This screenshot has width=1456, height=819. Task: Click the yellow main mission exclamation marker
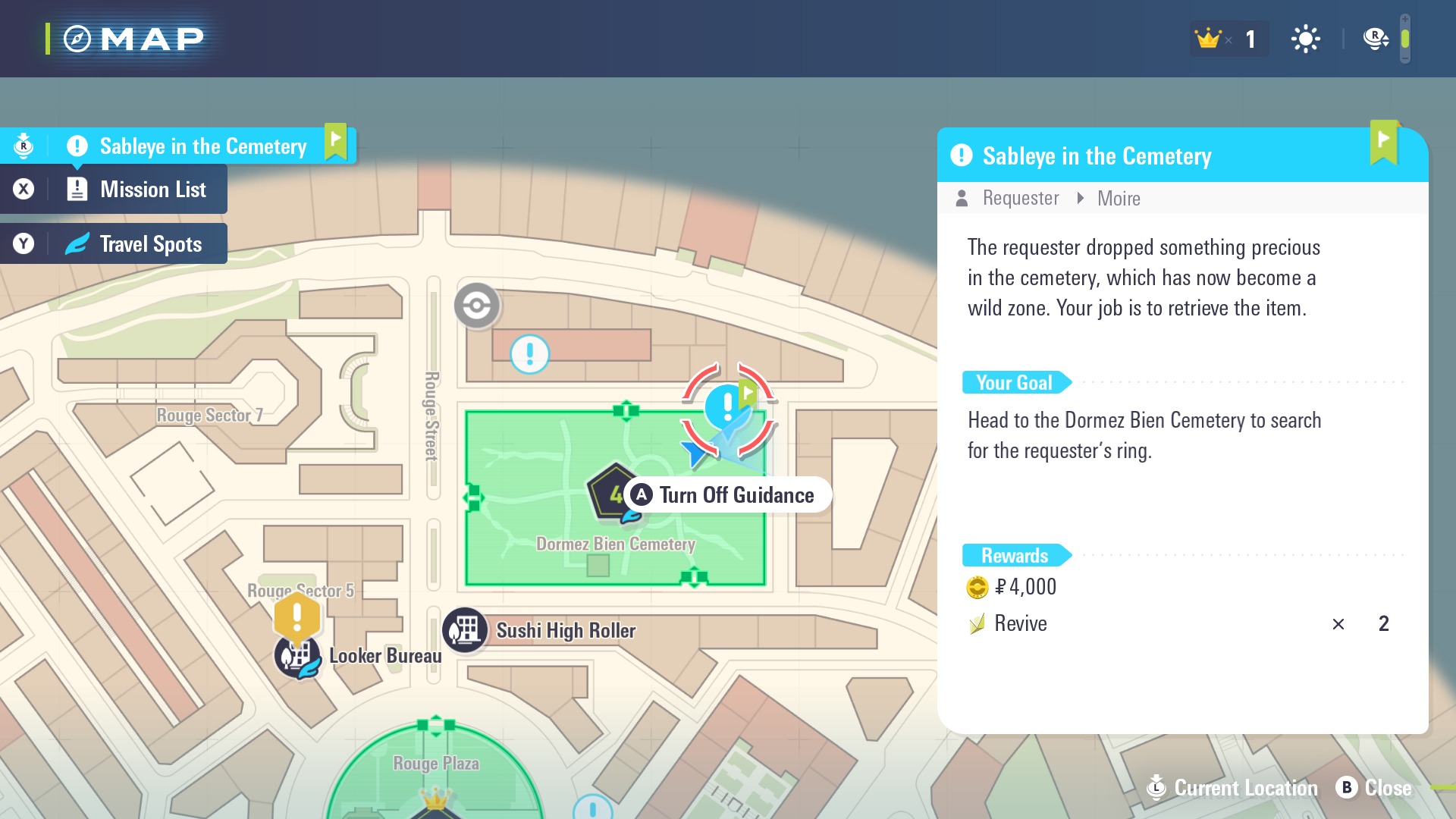coord(297,616)
